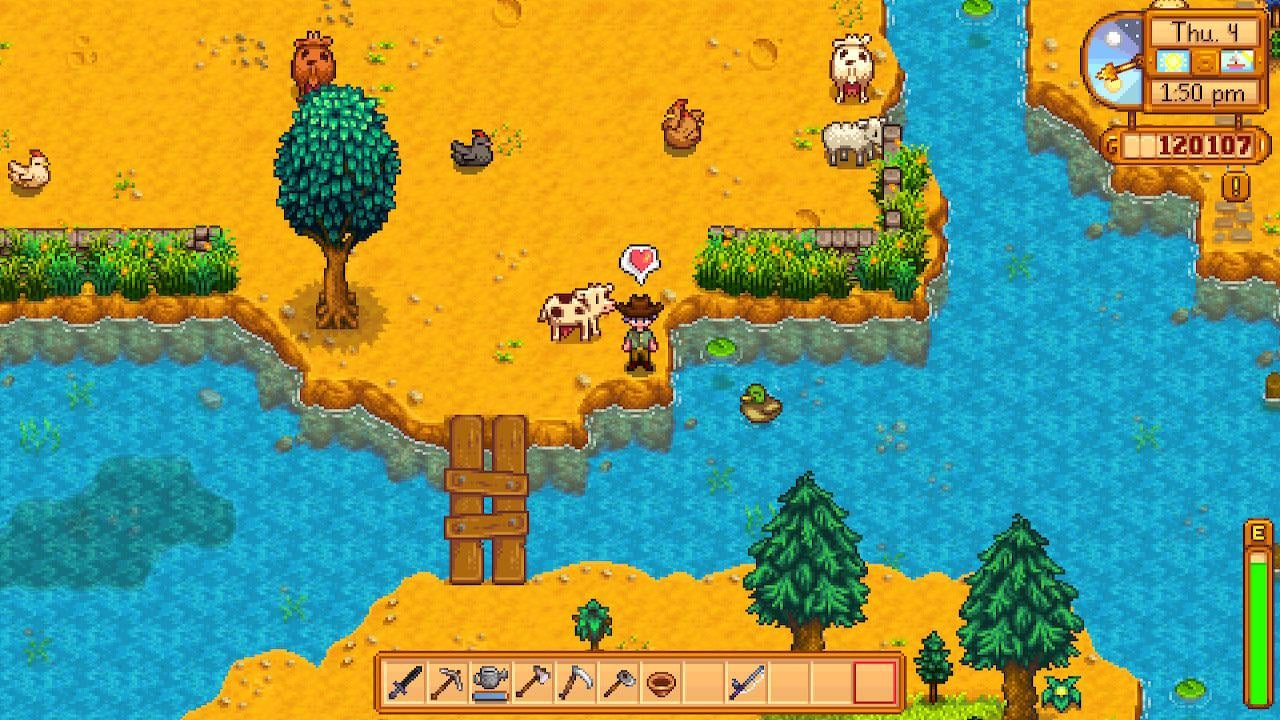This screenshot has height=720, width=1280.
Task: Select the axe tool slot
Action: coord(533,683)
